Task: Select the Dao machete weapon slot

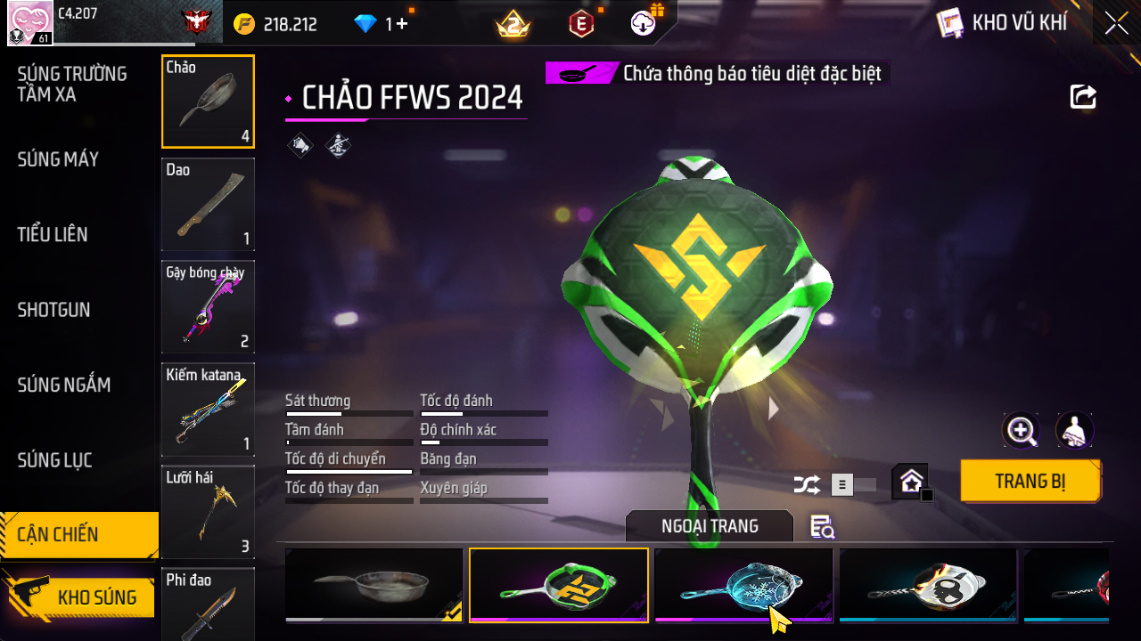Action: pos(208,204)
